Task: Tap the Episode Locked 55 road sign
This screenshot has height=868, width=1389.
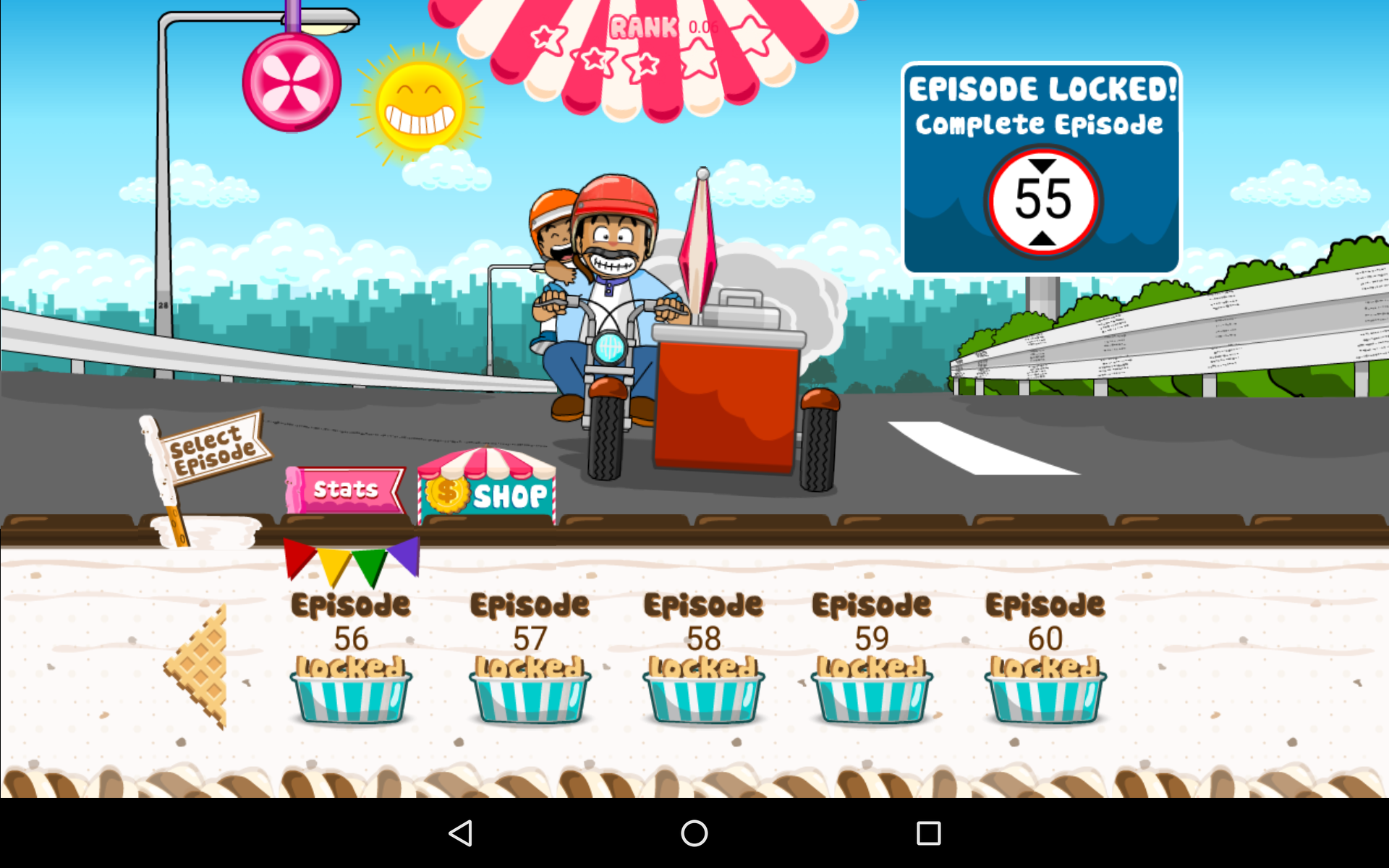Action: (x=1040, y=168)
